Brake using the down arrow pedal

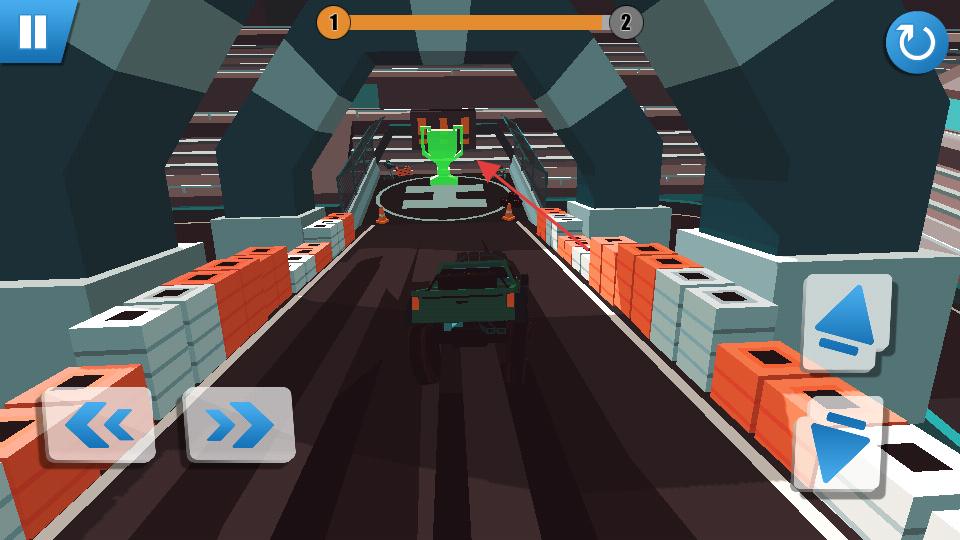(x=838, y=443)
